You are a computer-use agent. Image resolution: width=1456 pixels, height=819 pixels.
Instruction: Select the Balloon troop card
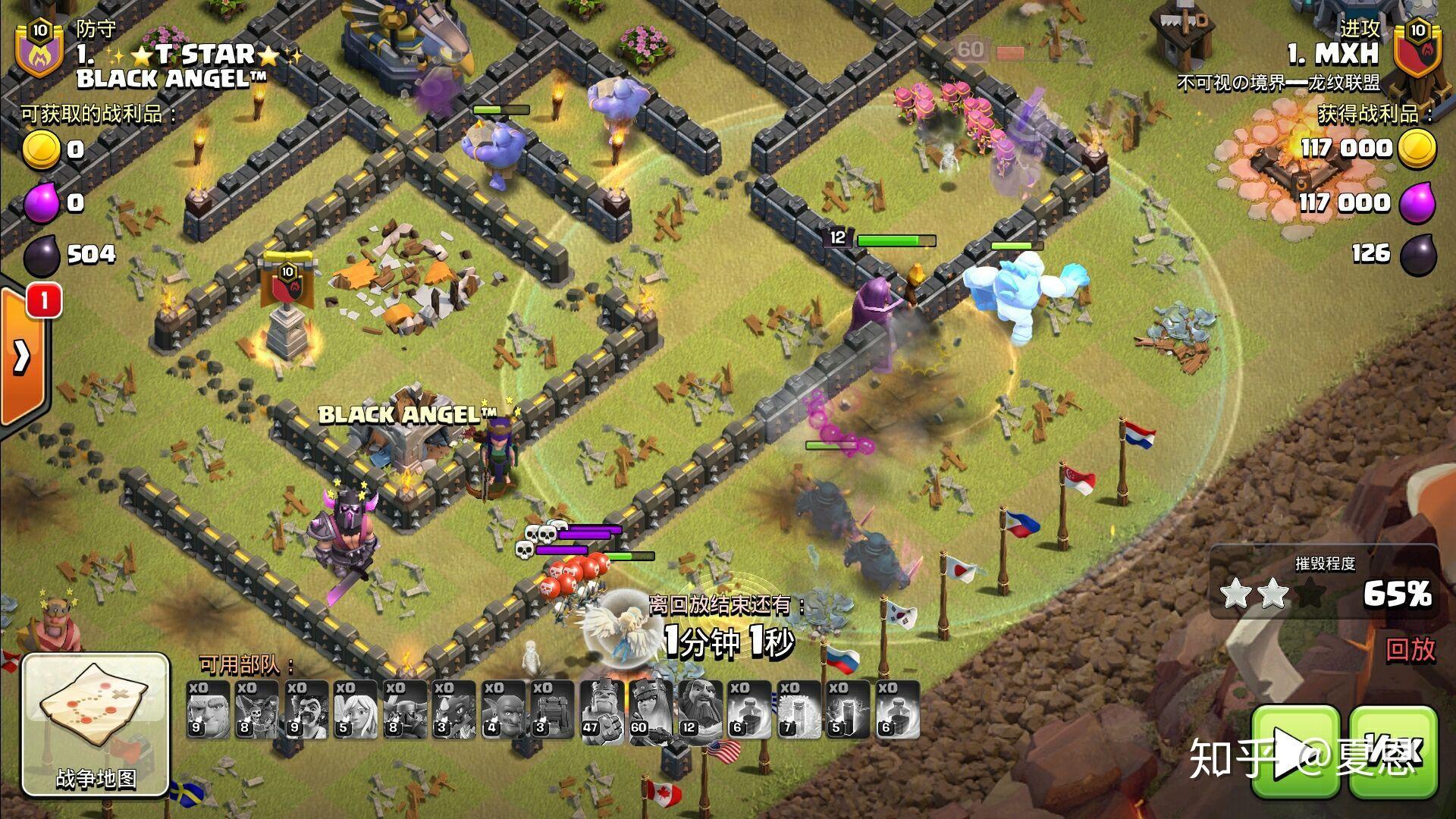click(x=257, y=710)
